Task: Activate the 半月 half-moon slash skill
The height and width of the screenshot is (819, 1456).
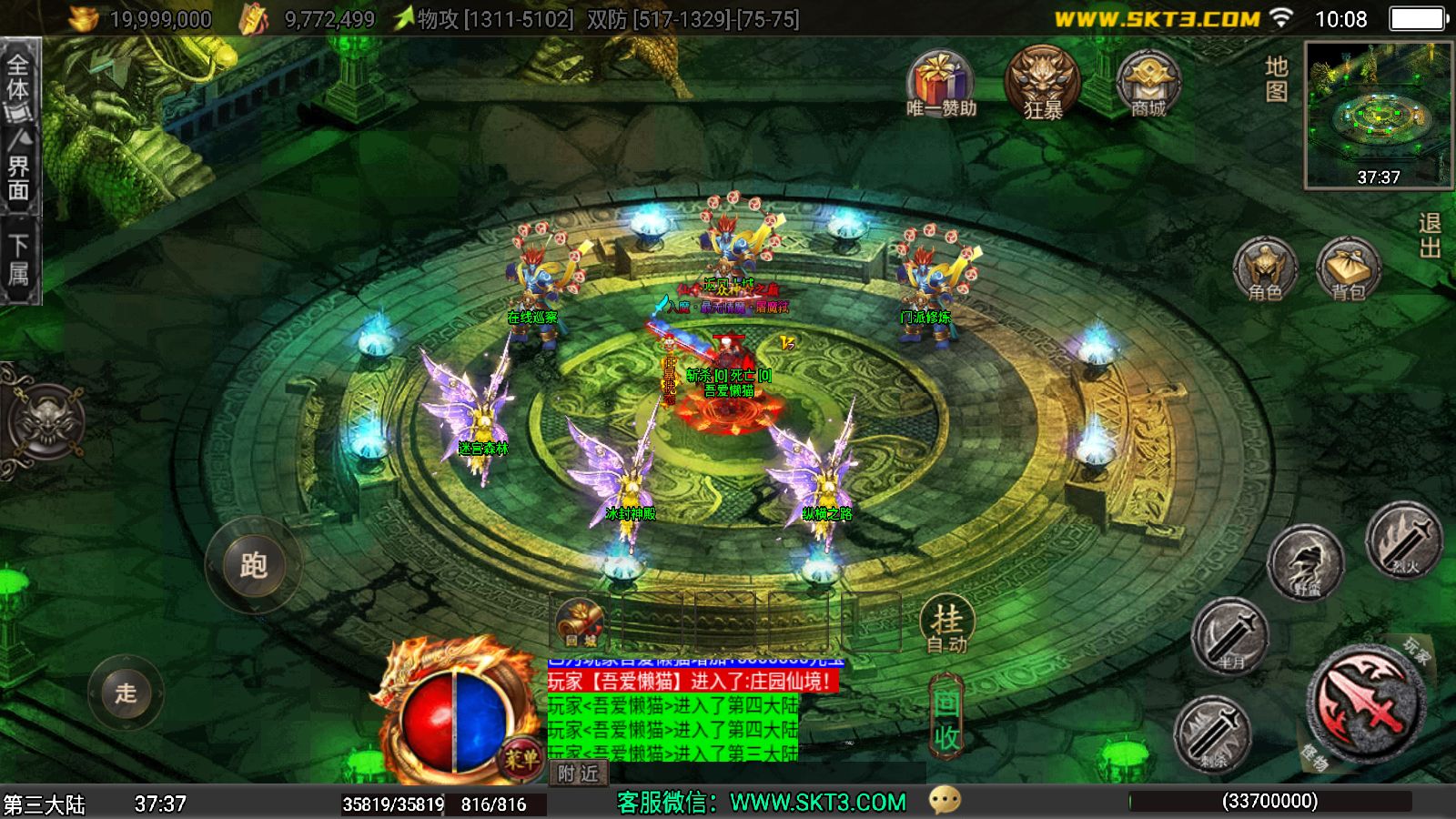Action: (1230, 636)
